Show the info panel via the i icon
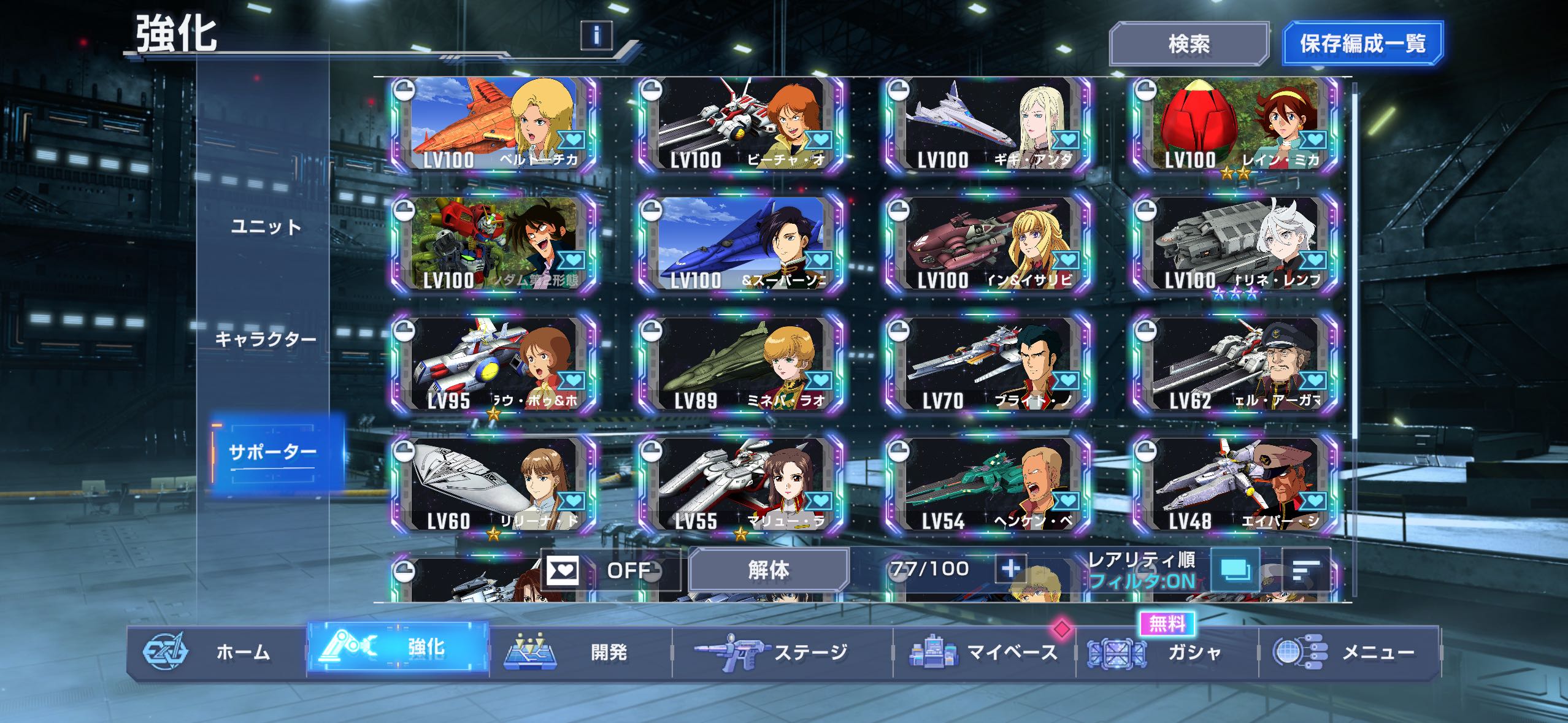1568x723 pixels. point(596,35)
